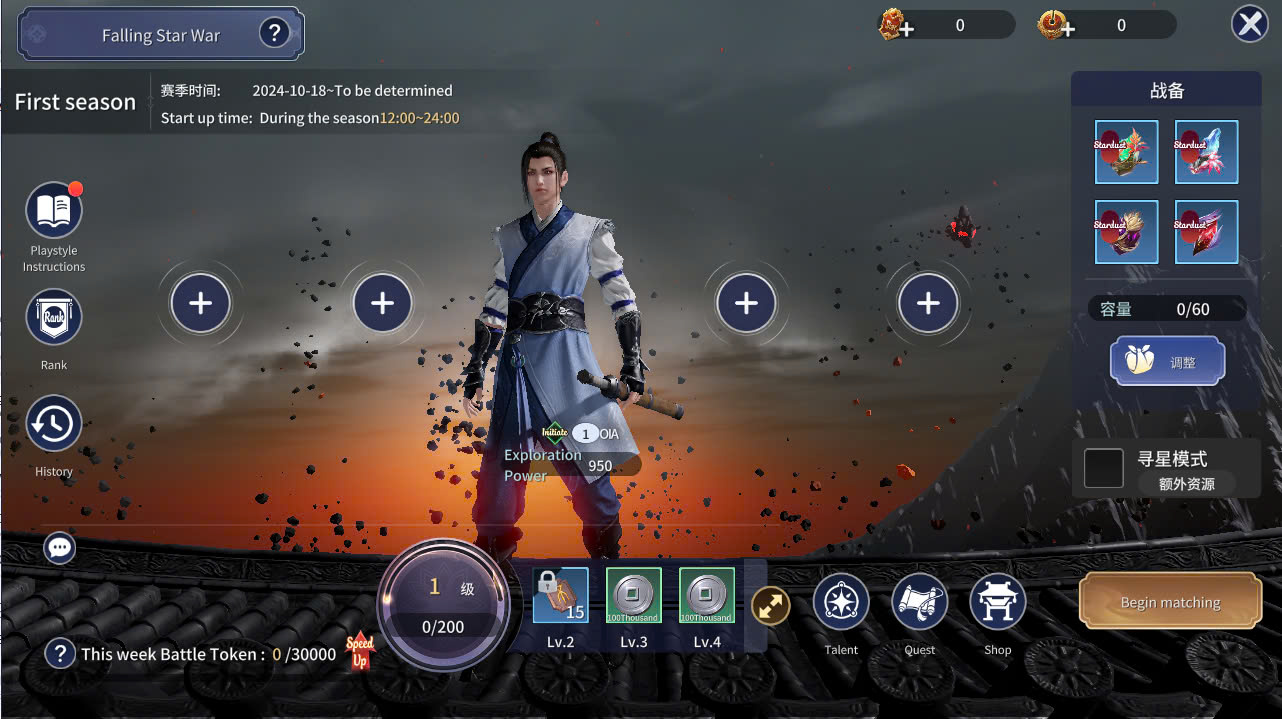Open the Playstyle Instructions book
Image resolution: width=1282 pixels, height=719 pixels.
pyautogui.click(x=54, y=210)
